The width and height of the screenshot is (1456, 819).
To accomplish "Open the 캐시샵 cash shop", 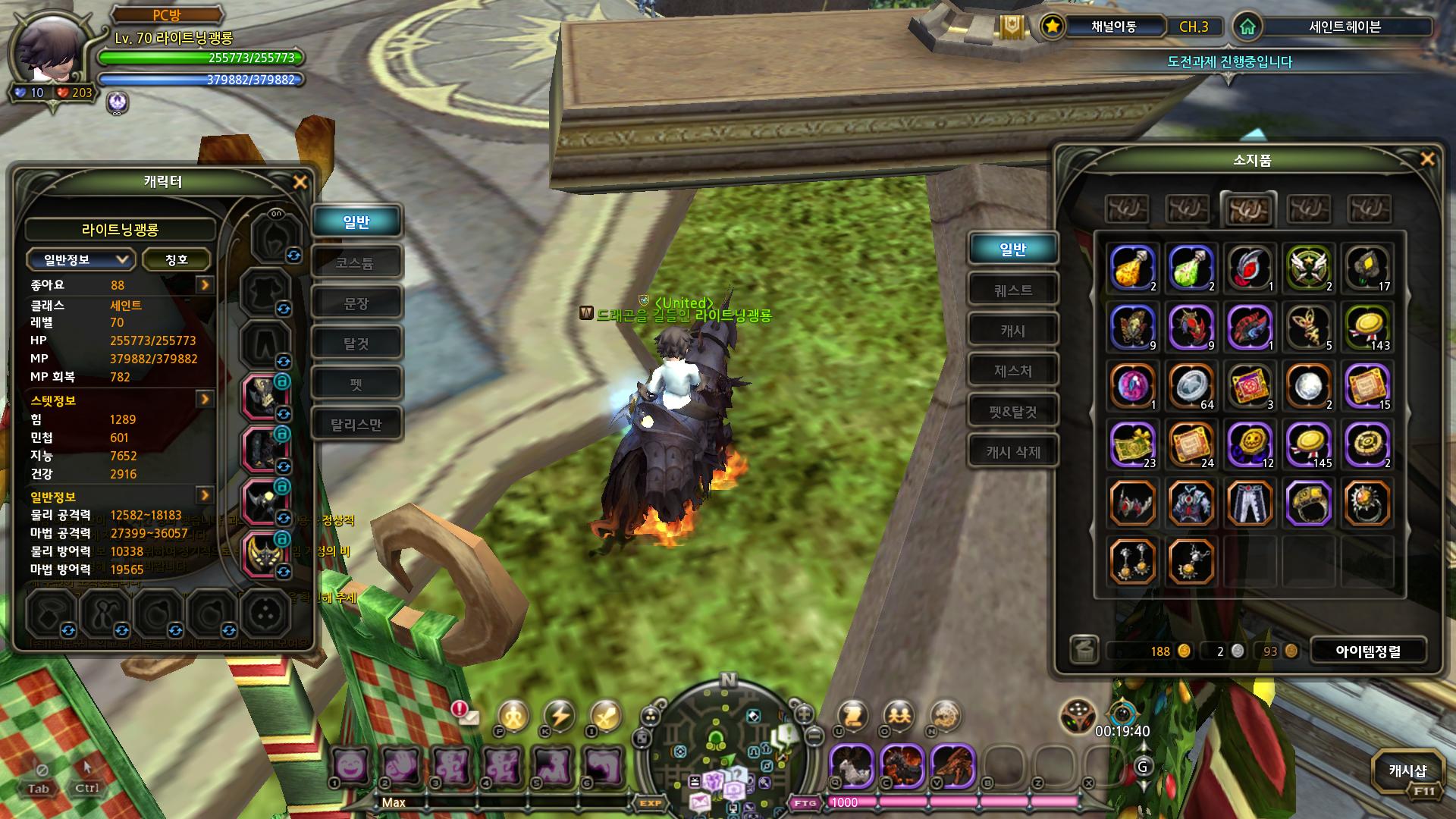I will point(1407,772).
